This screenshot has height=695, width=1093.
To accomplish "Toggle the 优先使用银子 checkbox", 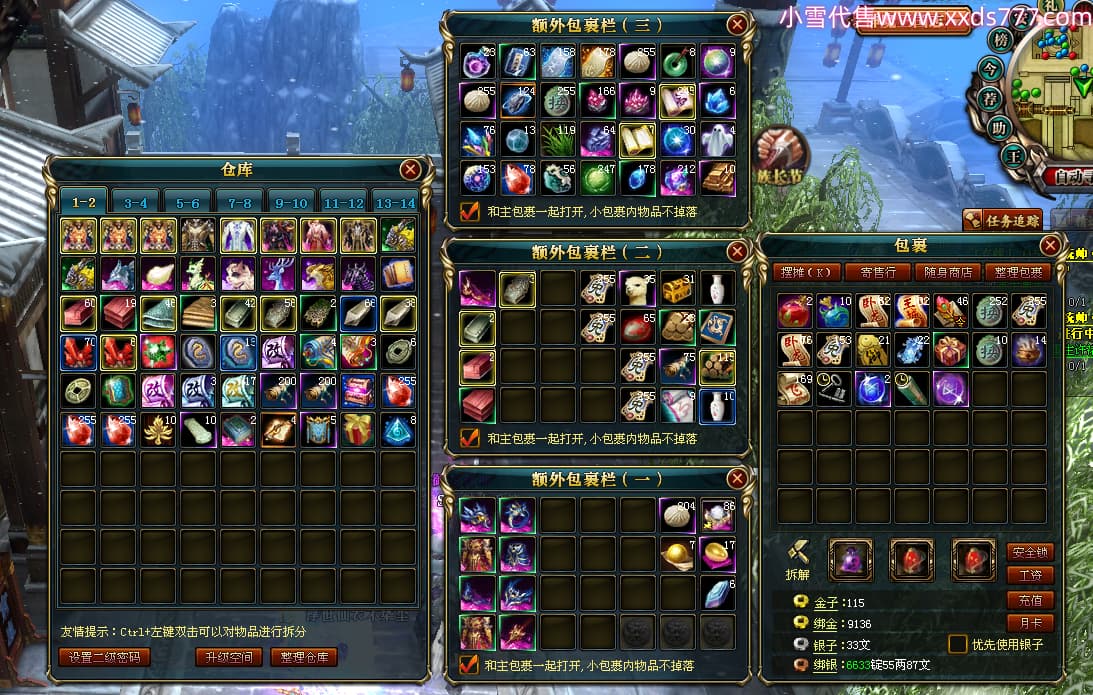I will (957, 644).
